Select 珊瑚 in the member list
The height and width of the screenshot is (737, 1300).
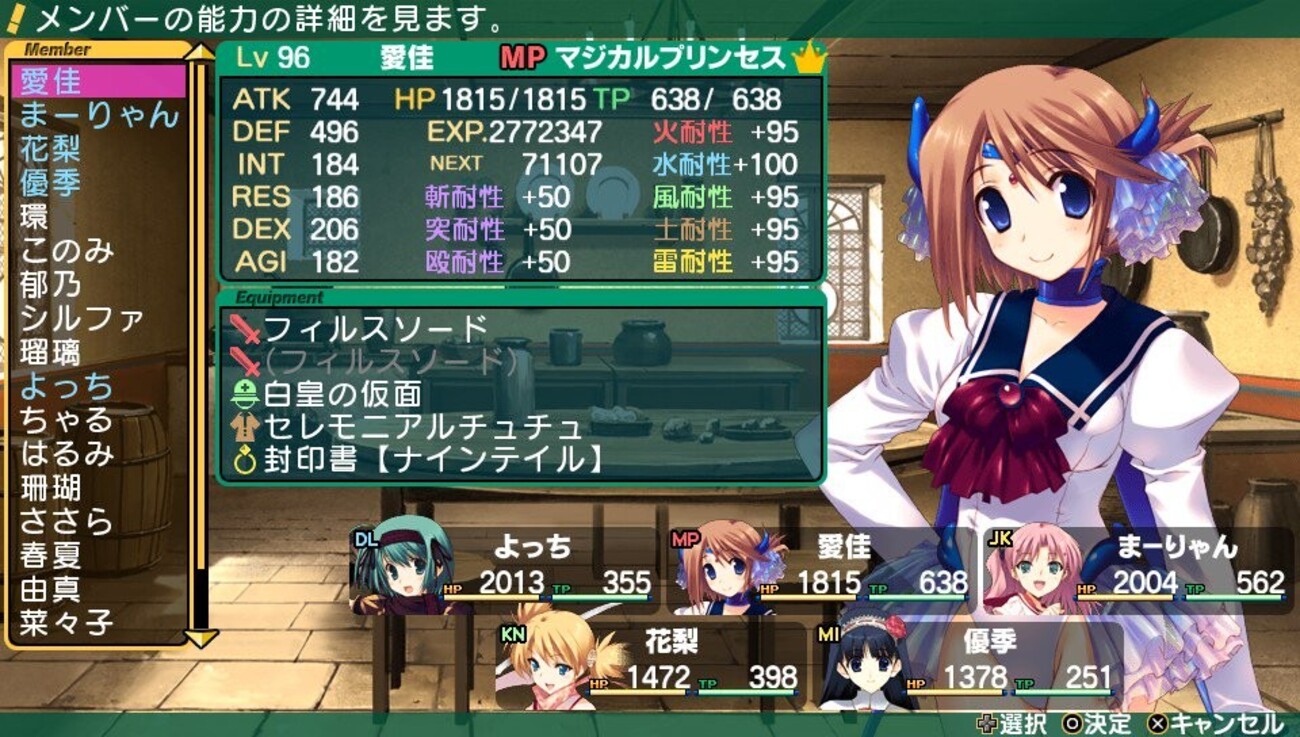tap(52, 488)
